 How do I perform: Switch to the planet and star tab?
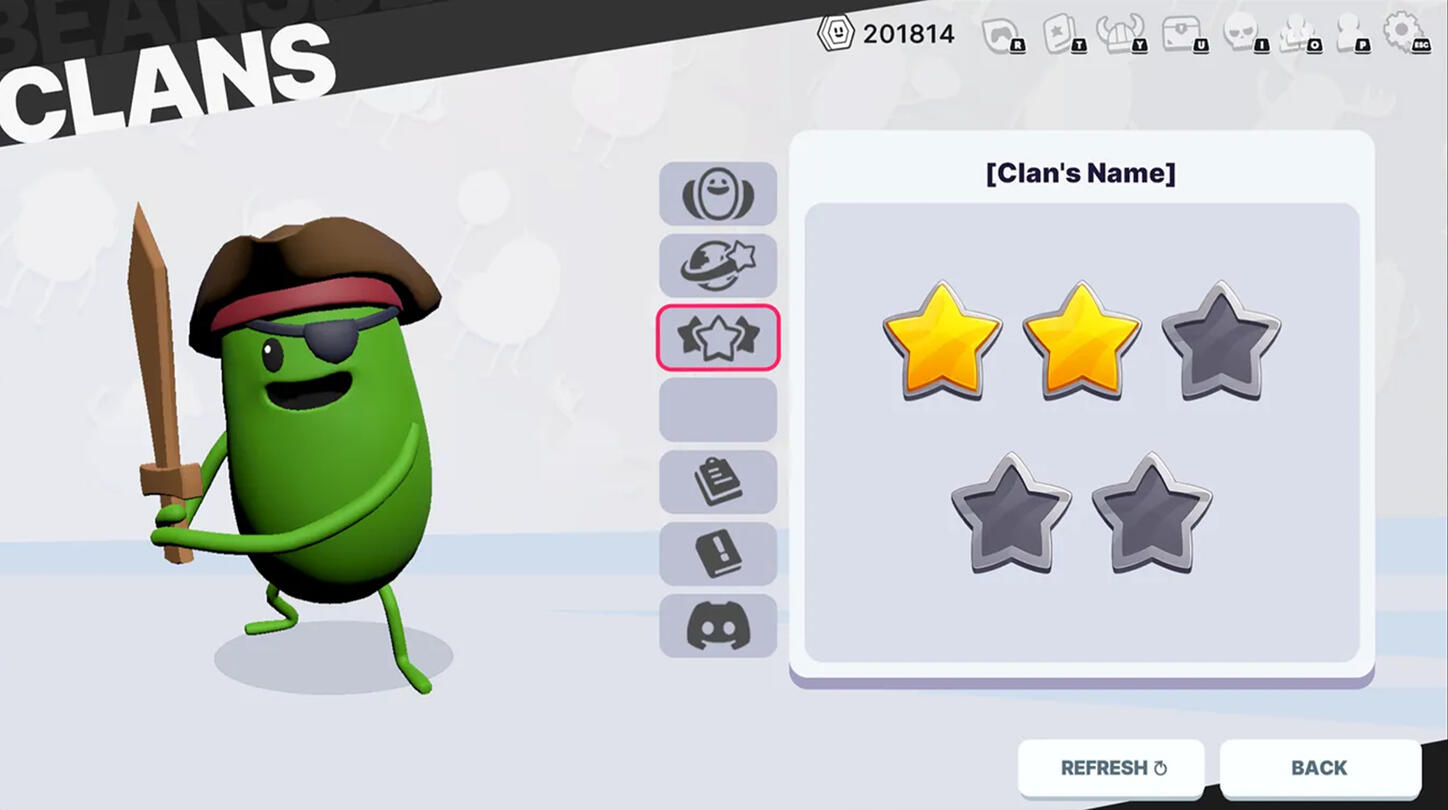tap(718, 265)
